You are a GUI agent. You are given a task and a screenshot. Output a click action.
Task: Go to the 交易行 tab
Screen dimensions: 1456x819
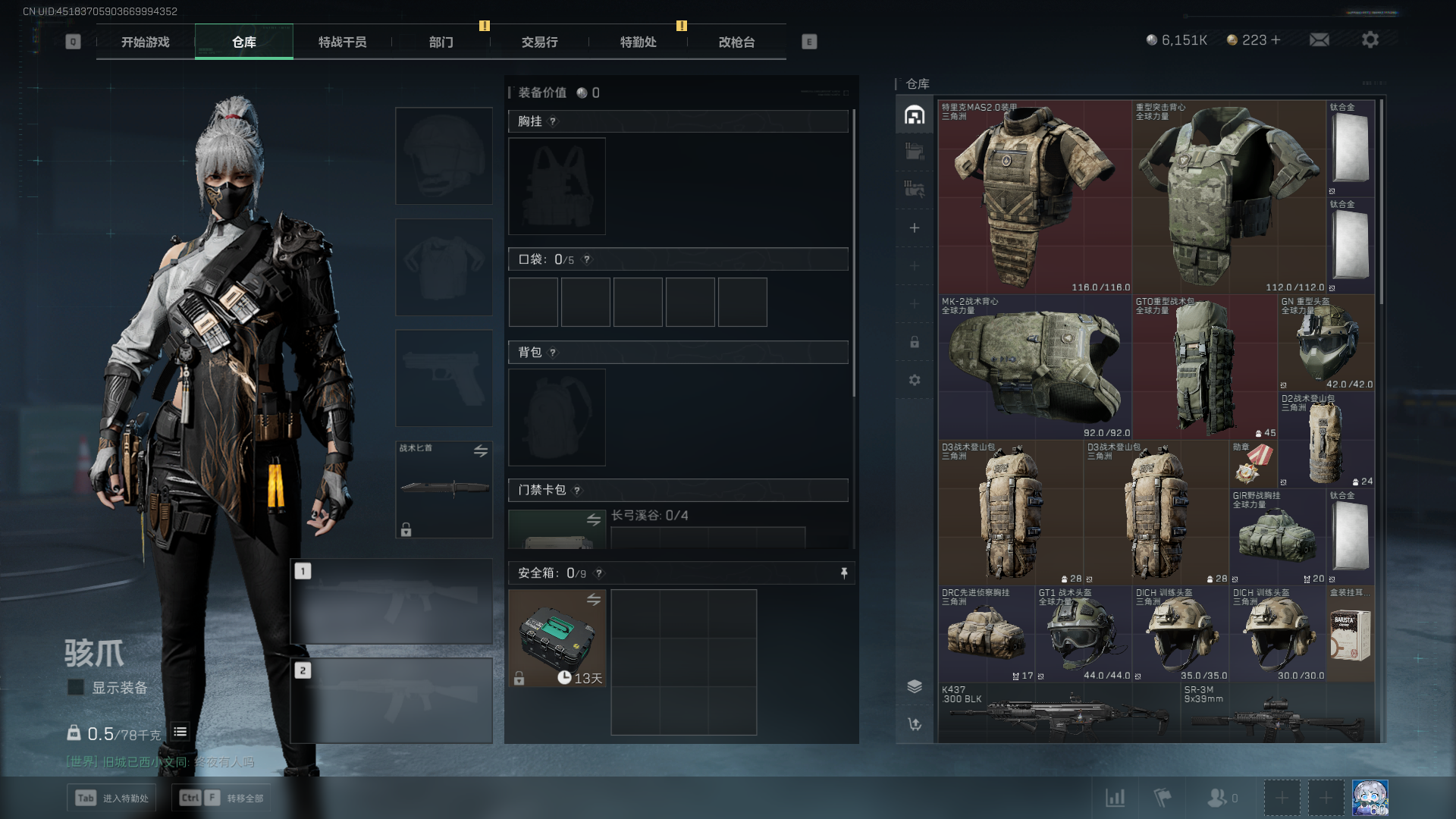coord(539,42)
